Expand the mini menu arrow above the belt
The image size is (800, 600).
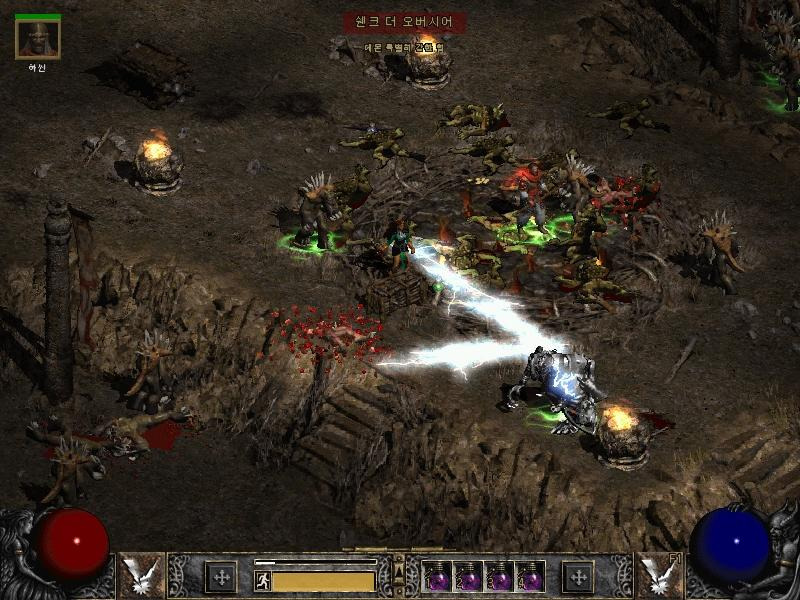tap(399, 571)
